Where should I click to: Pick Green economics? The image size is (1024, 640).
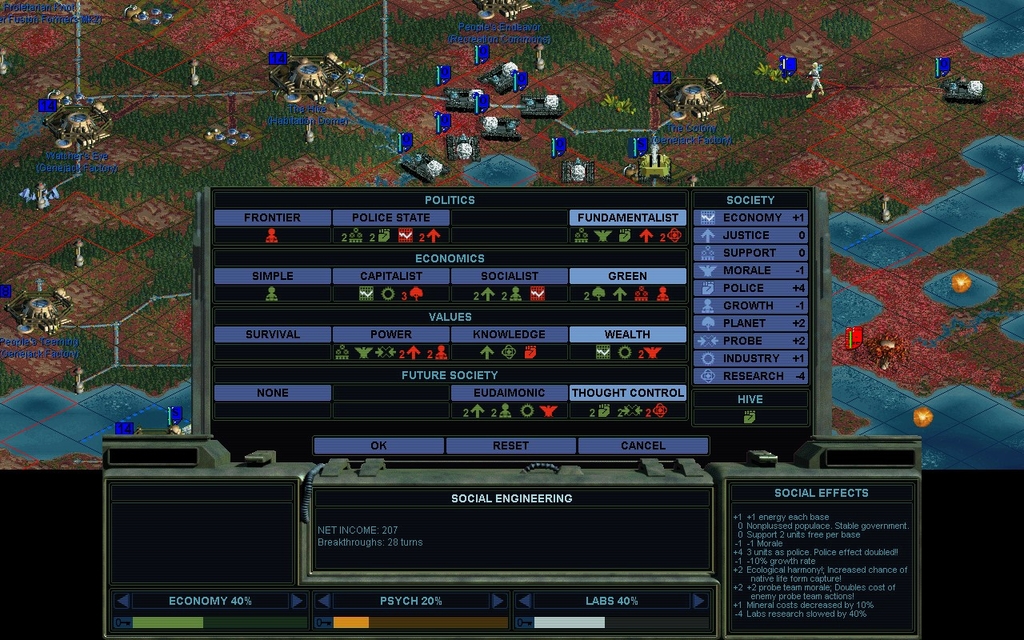pos(628,276)
